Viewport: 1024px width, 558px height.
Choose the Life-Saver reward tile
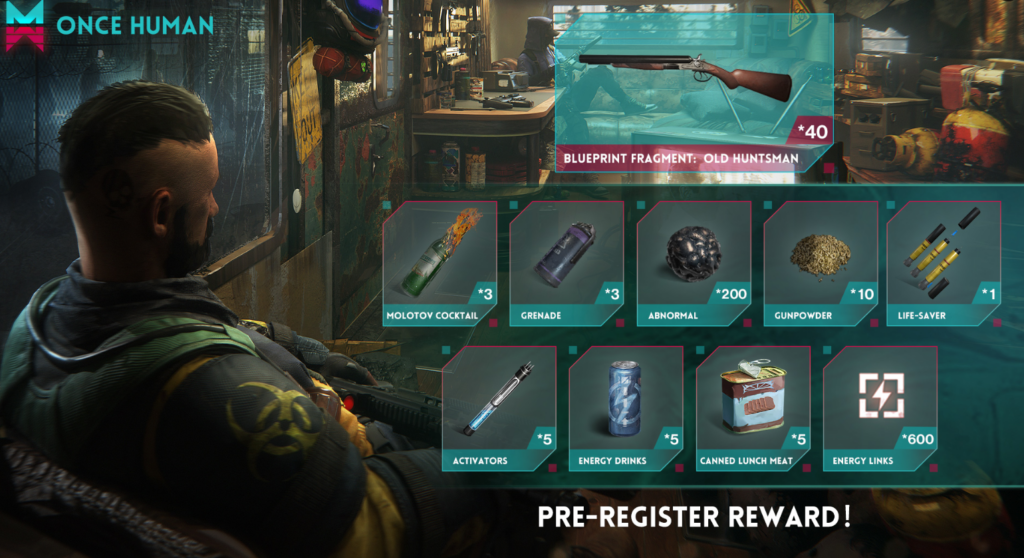[x=944, y=262]
